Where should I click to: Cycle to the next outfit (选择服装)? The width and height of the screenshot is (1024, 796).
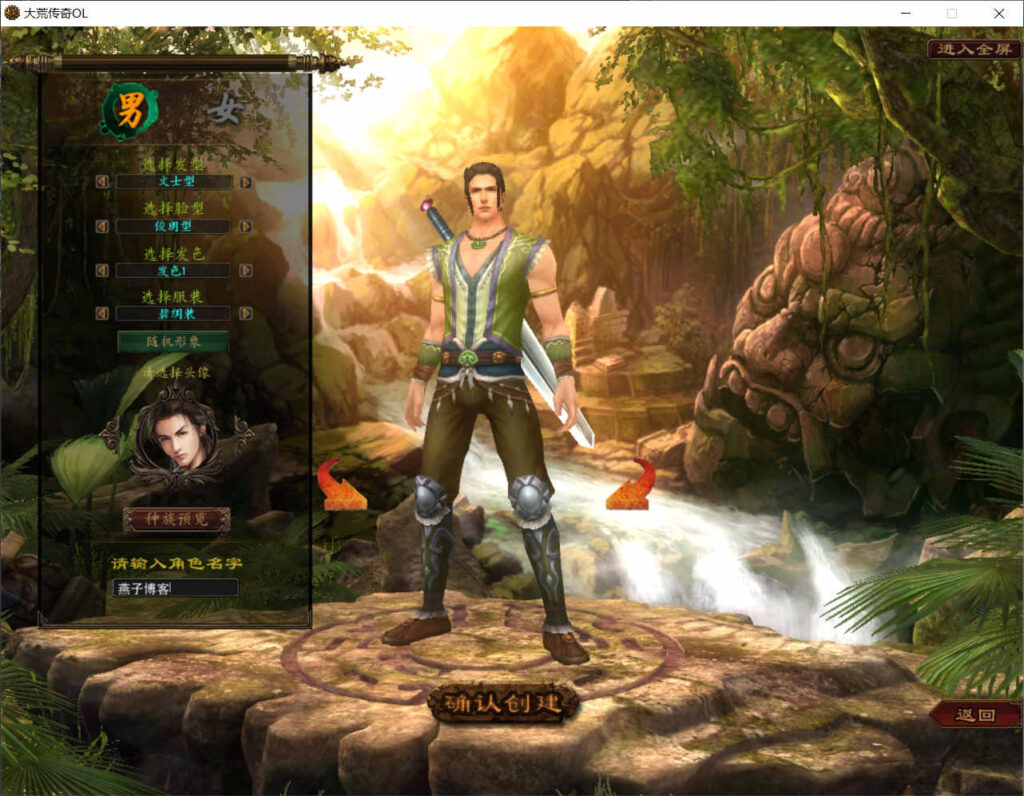tap(245, 313)
